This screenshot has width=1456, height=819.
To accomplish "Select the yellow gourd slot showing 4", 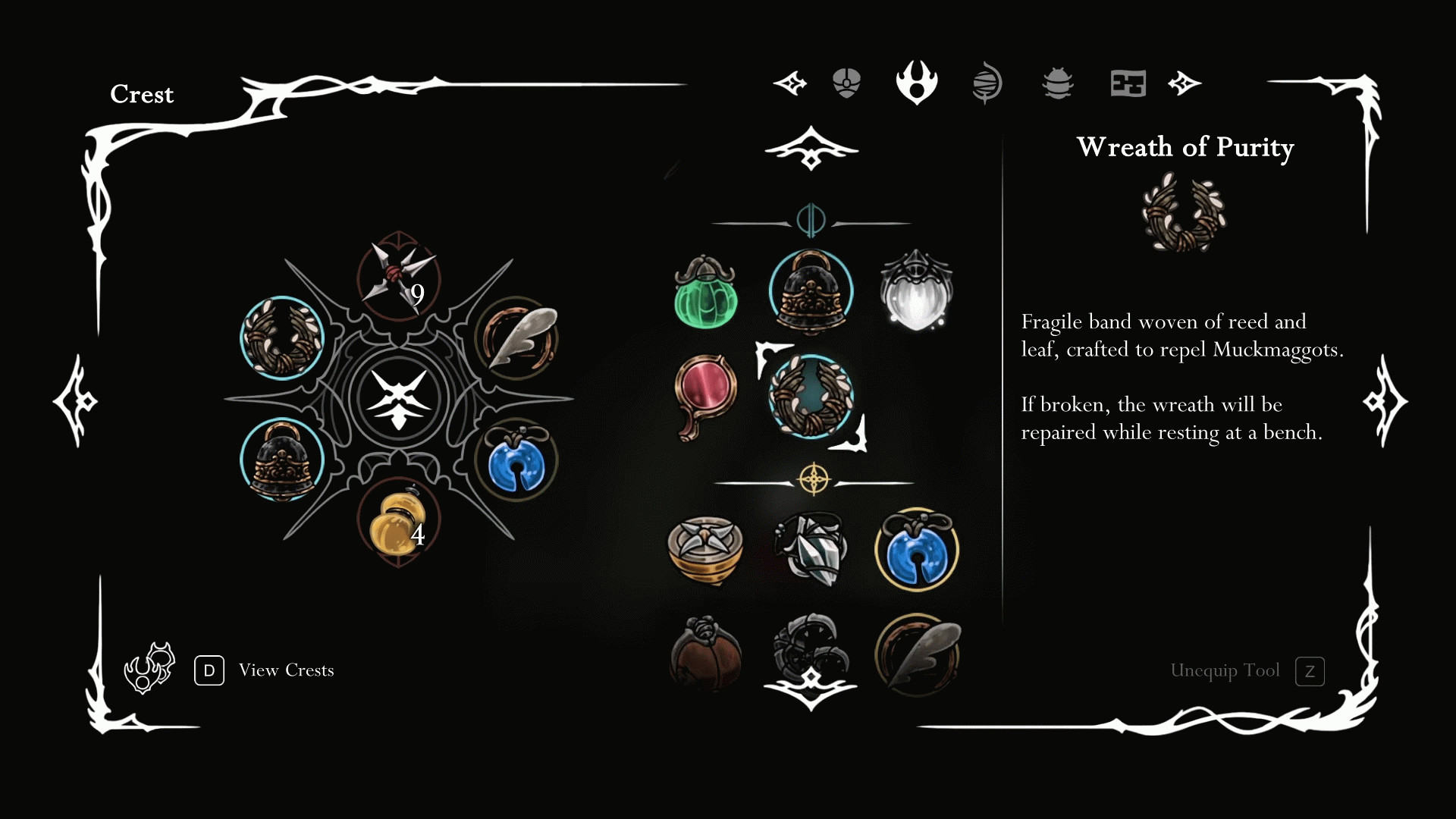I will coord(397,522).
